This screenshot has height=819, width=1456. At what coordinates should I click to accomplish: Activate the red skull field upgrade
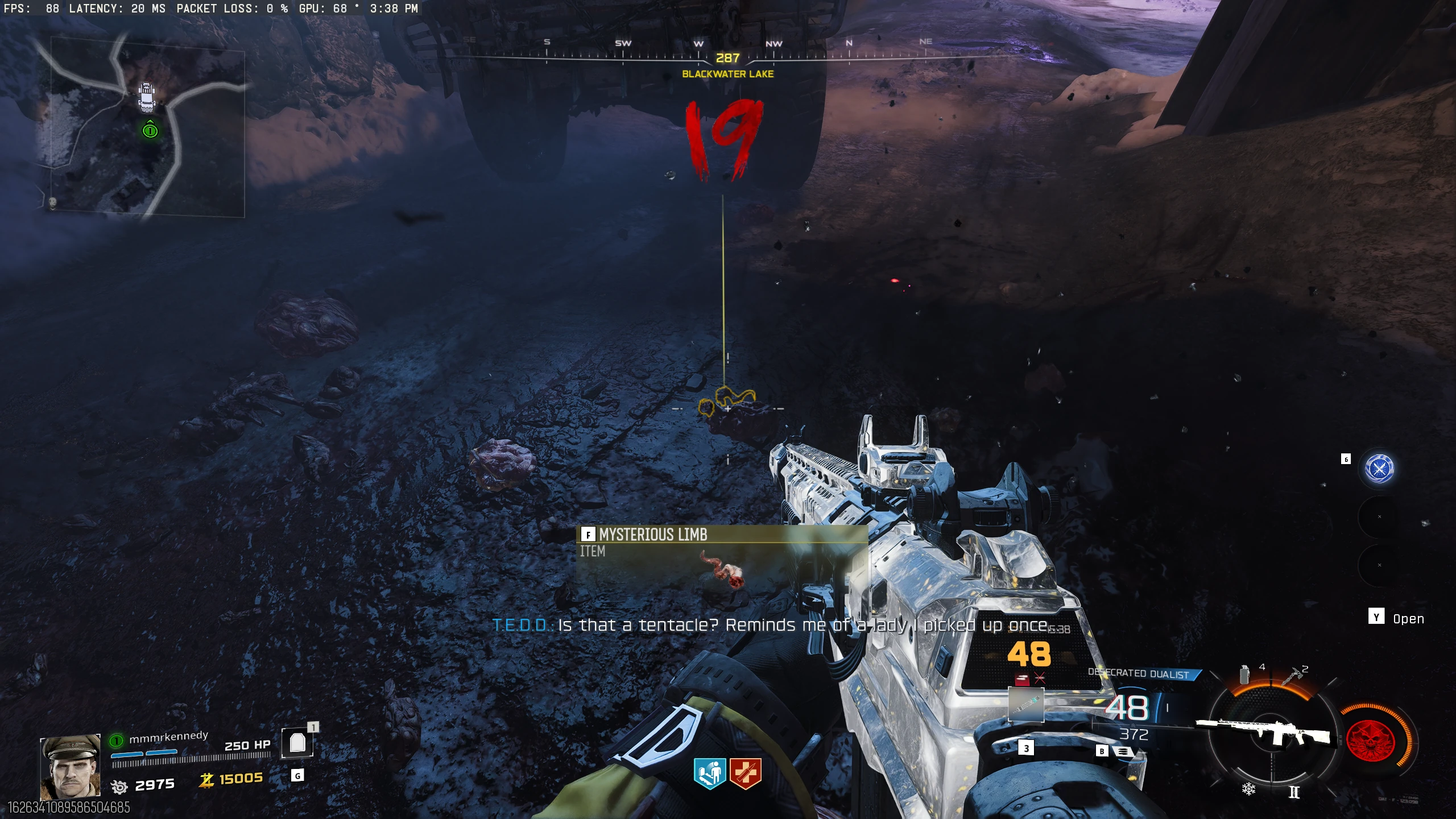(x=1373, y=741)
